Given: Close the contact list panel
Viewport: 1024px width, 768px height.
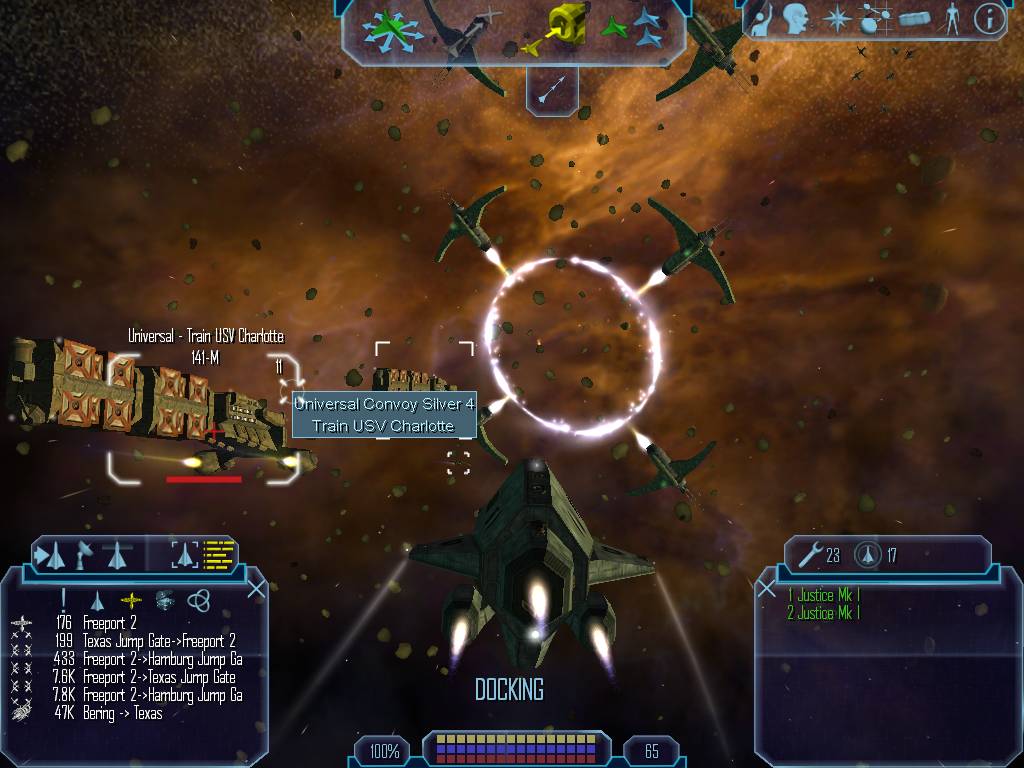Looking at the screenshot, I should pos(256,588).
